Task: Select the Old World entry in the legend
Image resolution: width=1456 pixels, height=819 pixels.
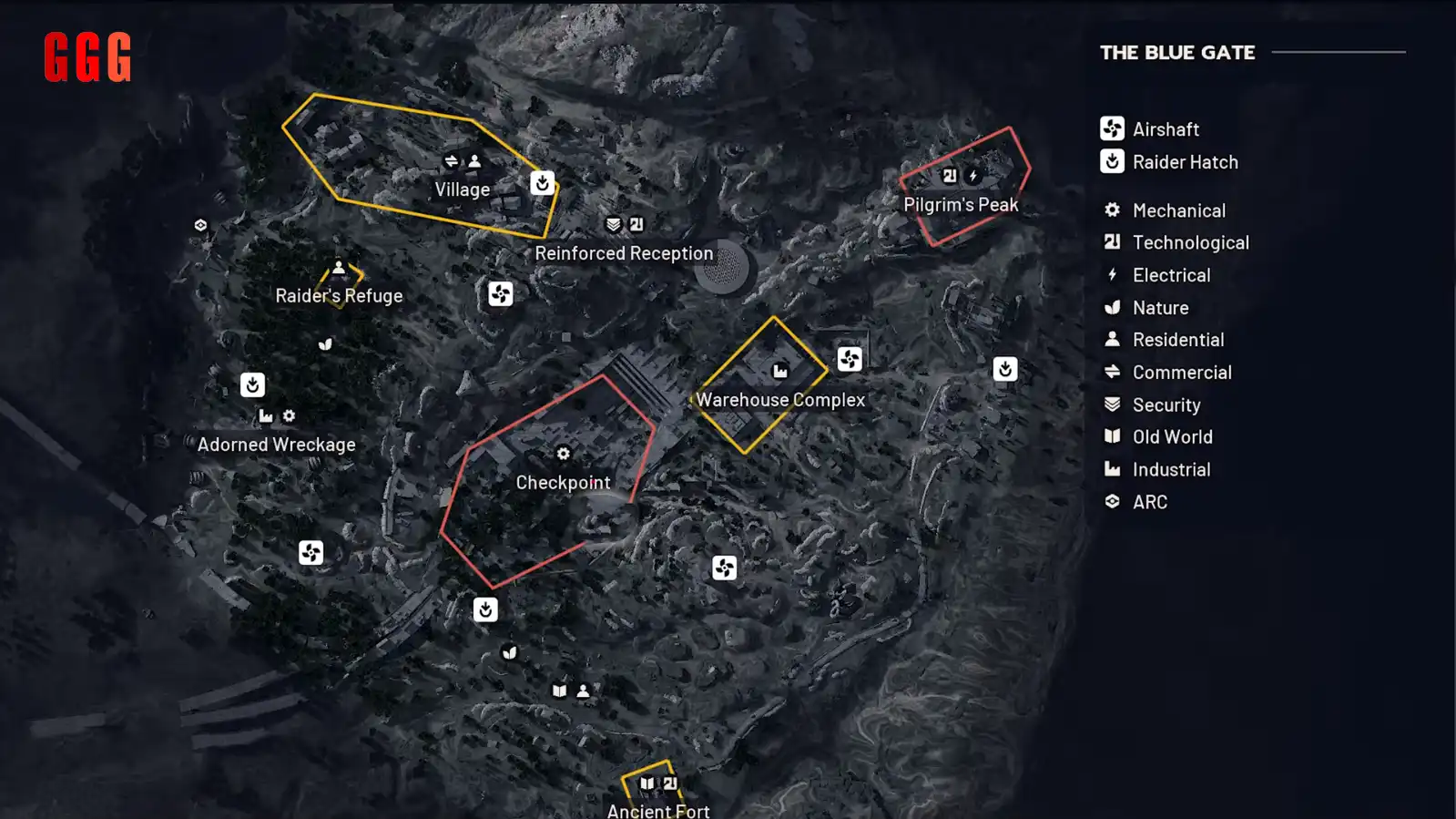Action: tap(1171, 436)
